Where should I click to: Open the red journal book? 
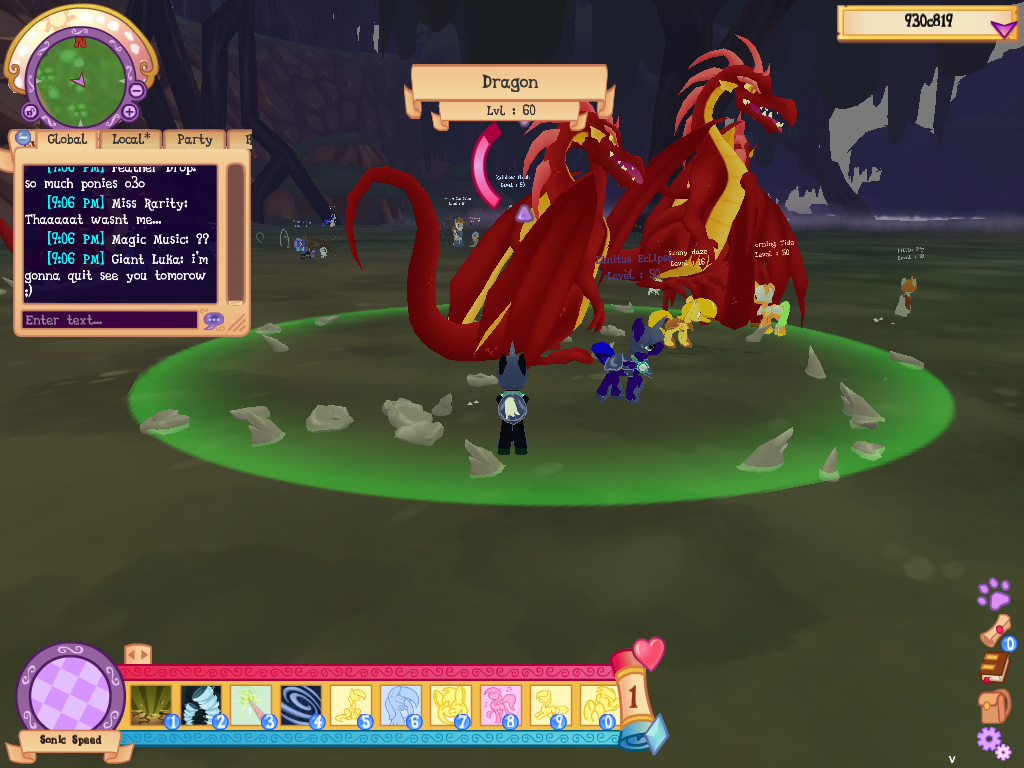click(x=994, y=667)
